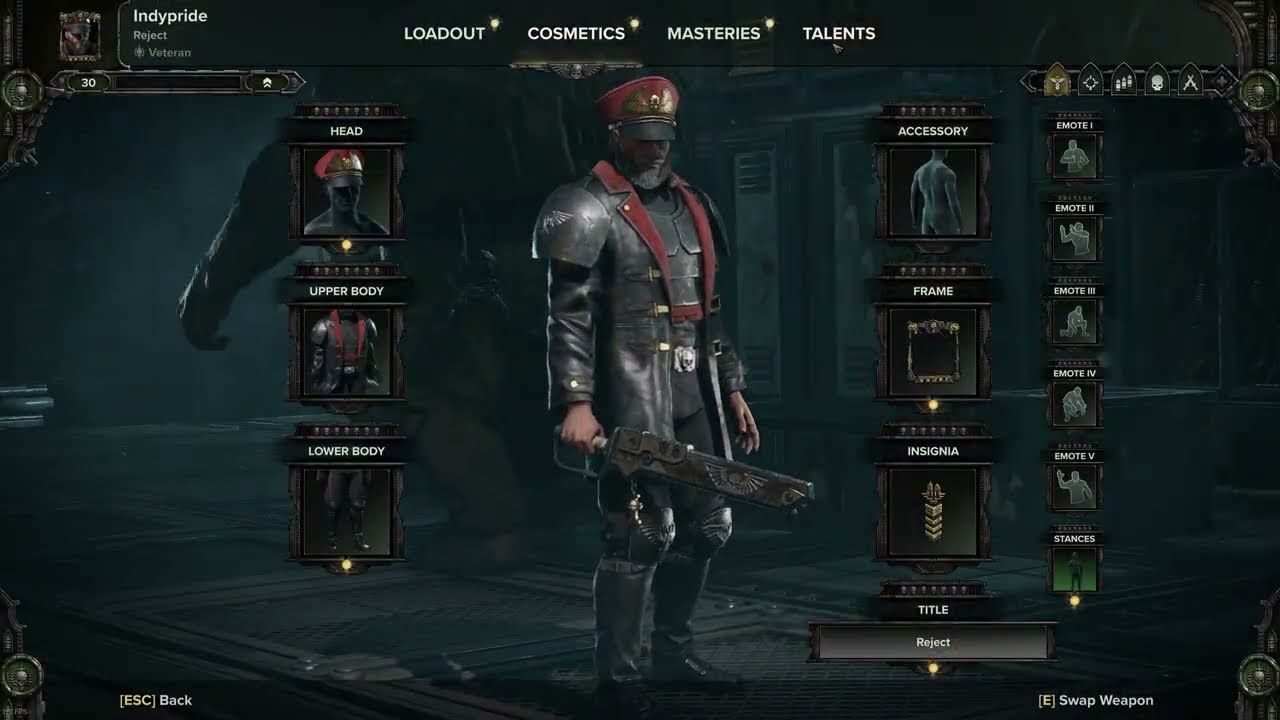
Task: Select the Emote I slot
Action: point(1075,157)
